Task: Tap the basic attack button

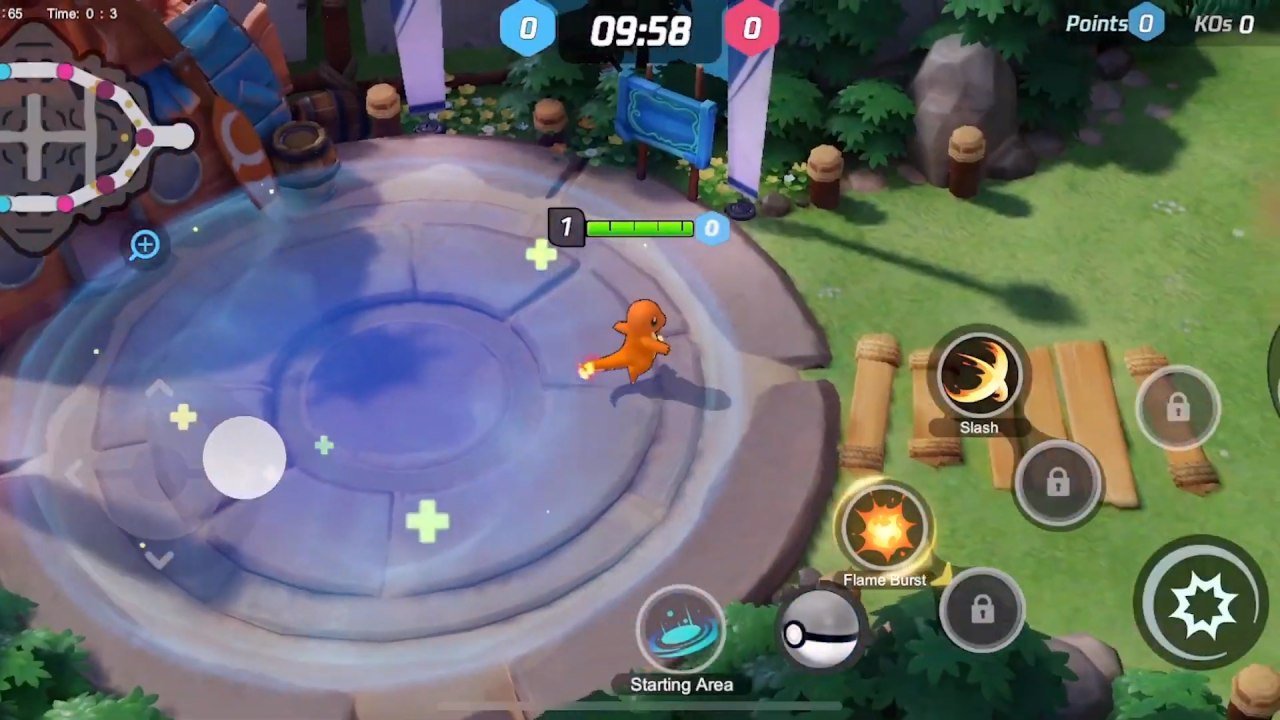Action: tap(1199, 603)
